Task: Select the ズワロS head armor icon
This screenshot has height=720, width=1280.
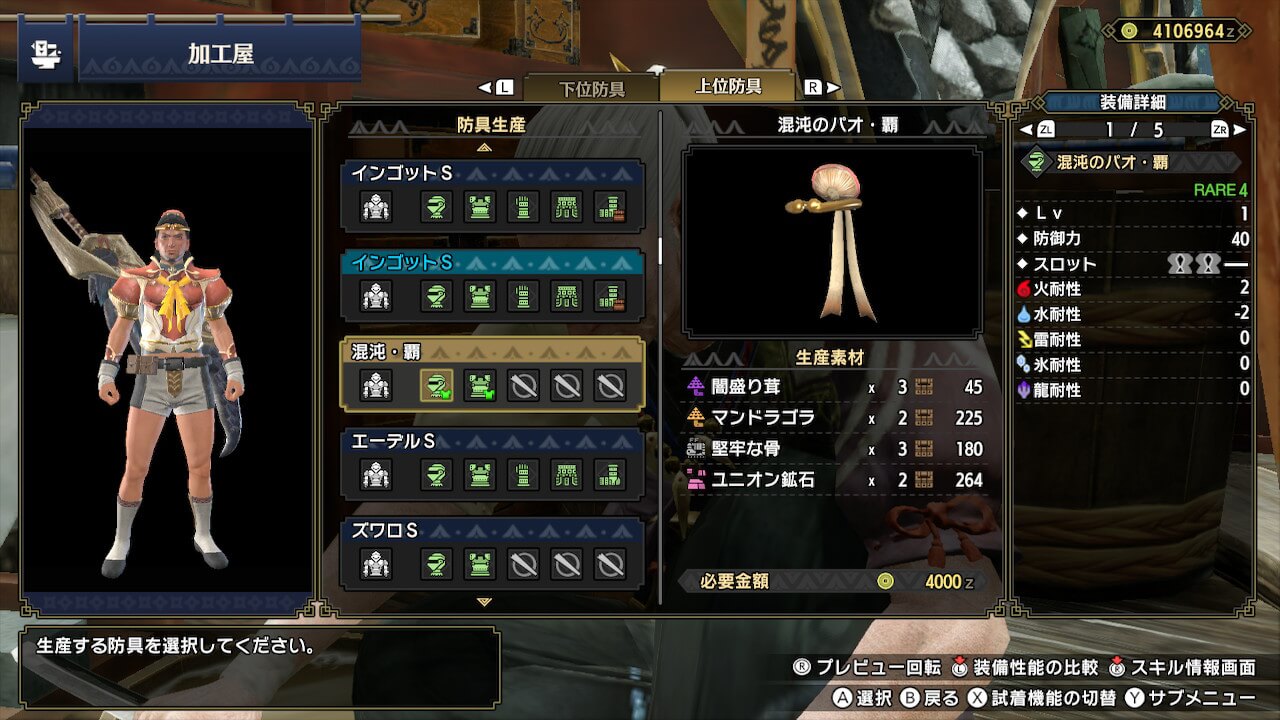Action: click(436, 565)
